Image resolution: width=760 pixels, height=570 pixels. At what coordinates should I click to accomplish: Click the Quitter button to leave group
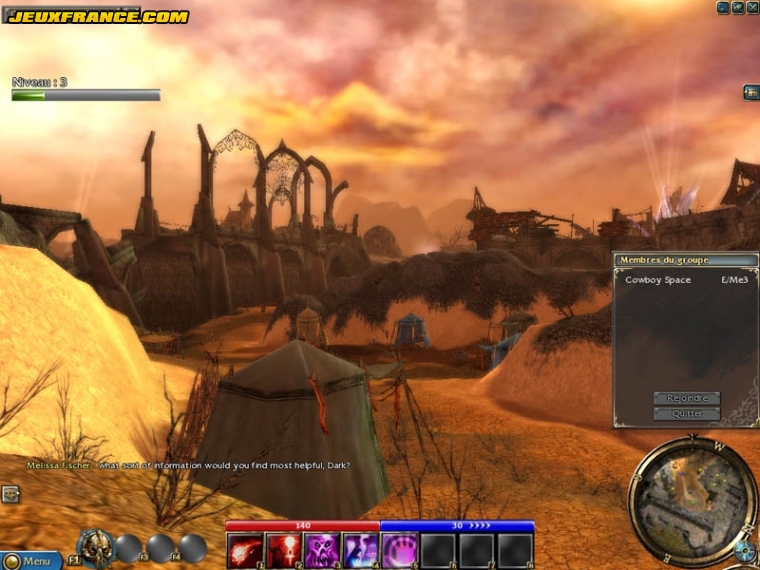pyautogui.click(x=686, y=414)
